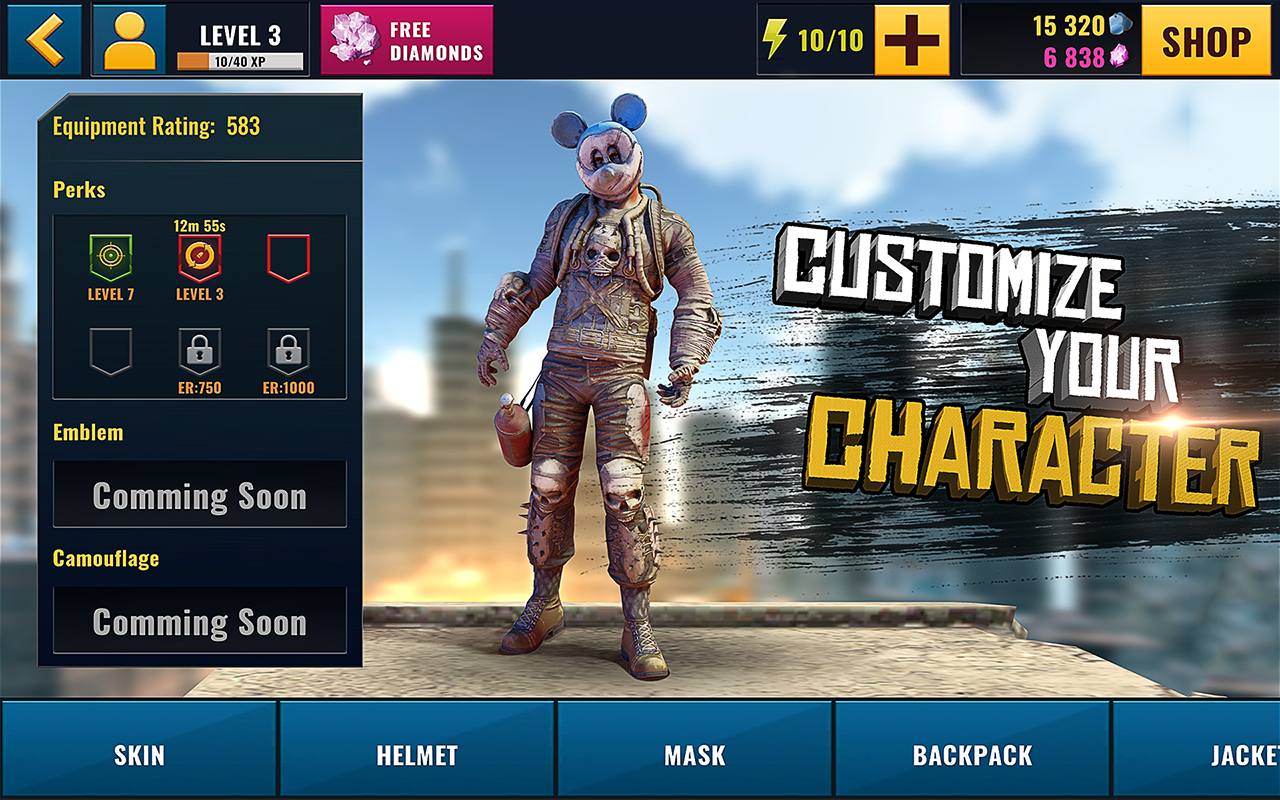This screenshot has width=1280, height=800.
Task: Open the Shop
Action: point(1206,40)
